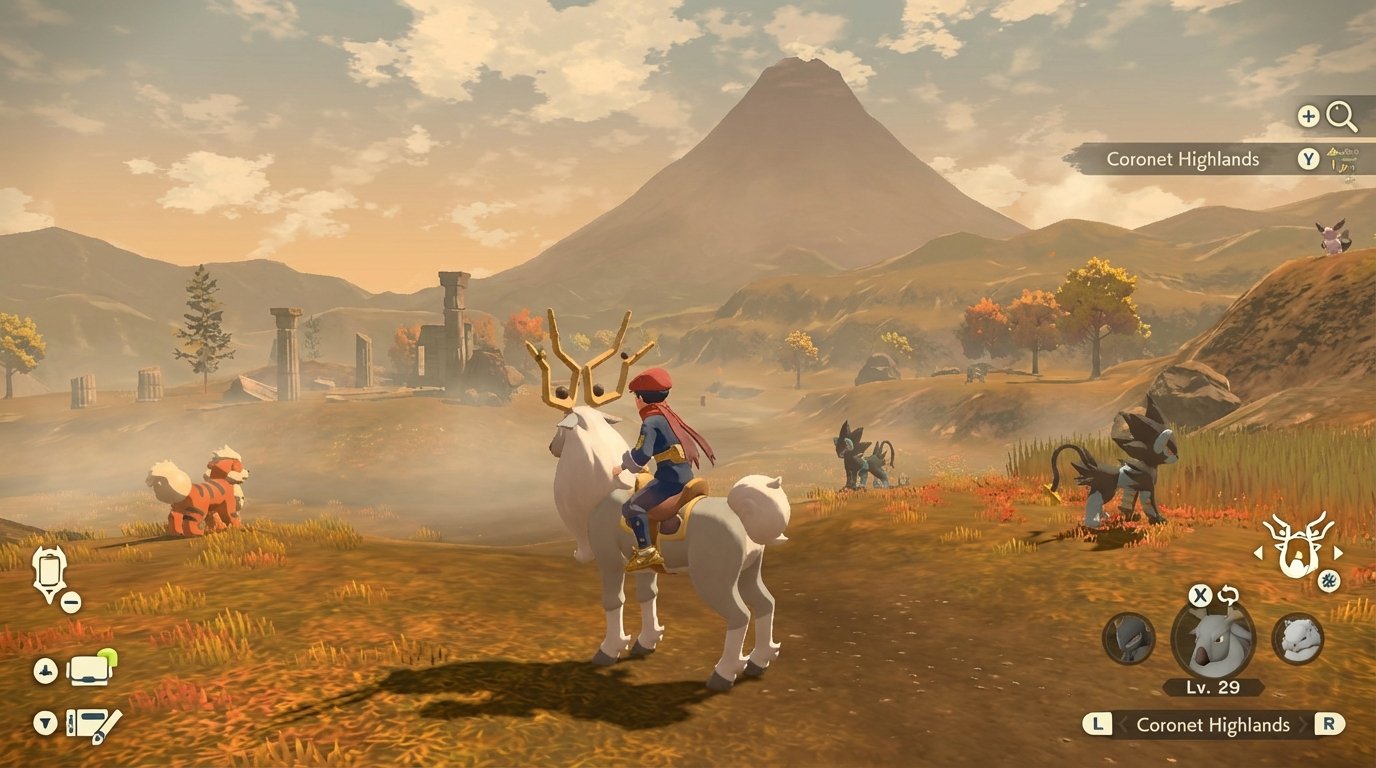Select the Coronet Highlands banner text
Viewport: 1376px width, 768px height.
(1183, 159)
